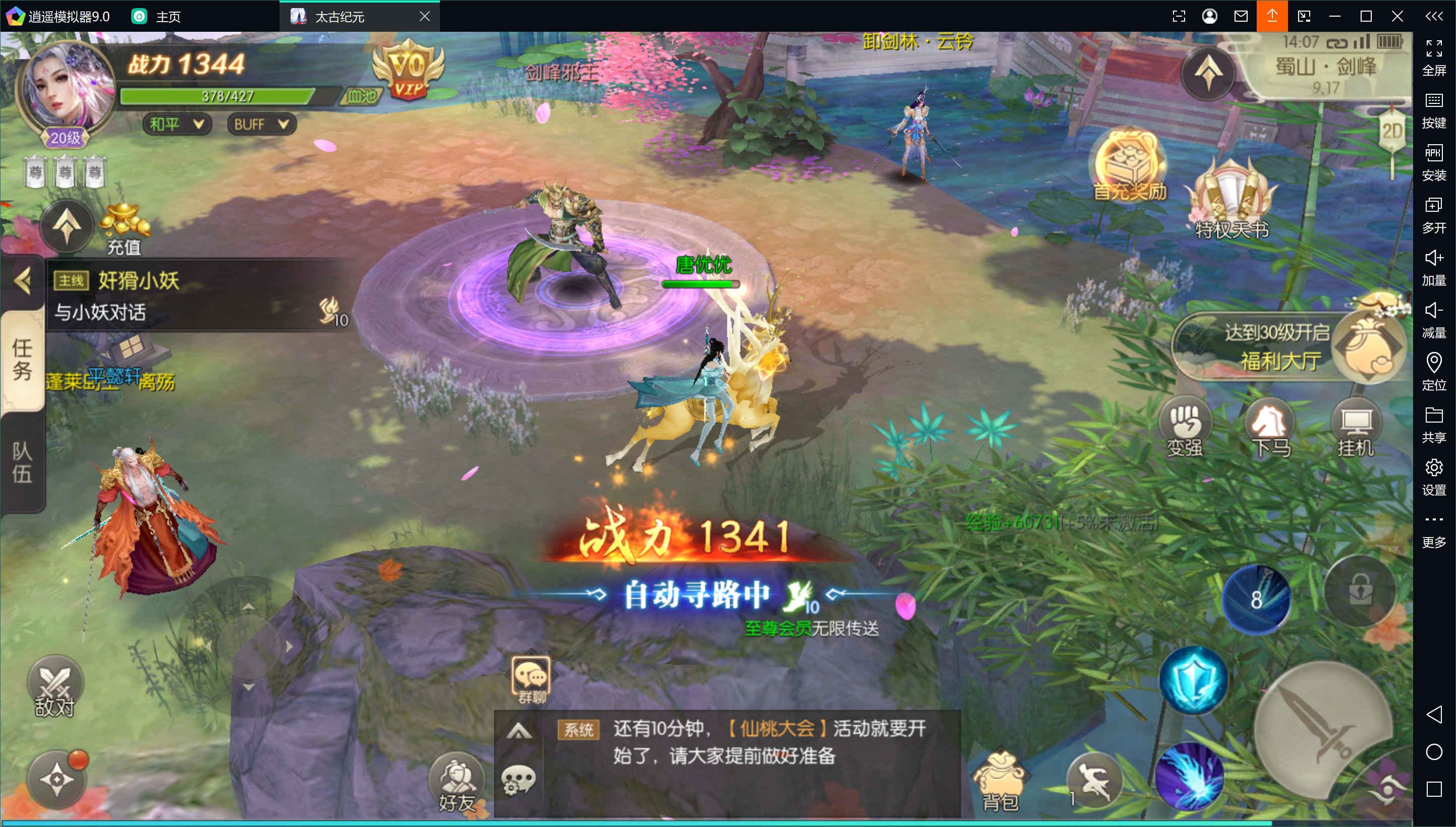Click the emulator 全屏 fullscreen button

point(1433,57)
